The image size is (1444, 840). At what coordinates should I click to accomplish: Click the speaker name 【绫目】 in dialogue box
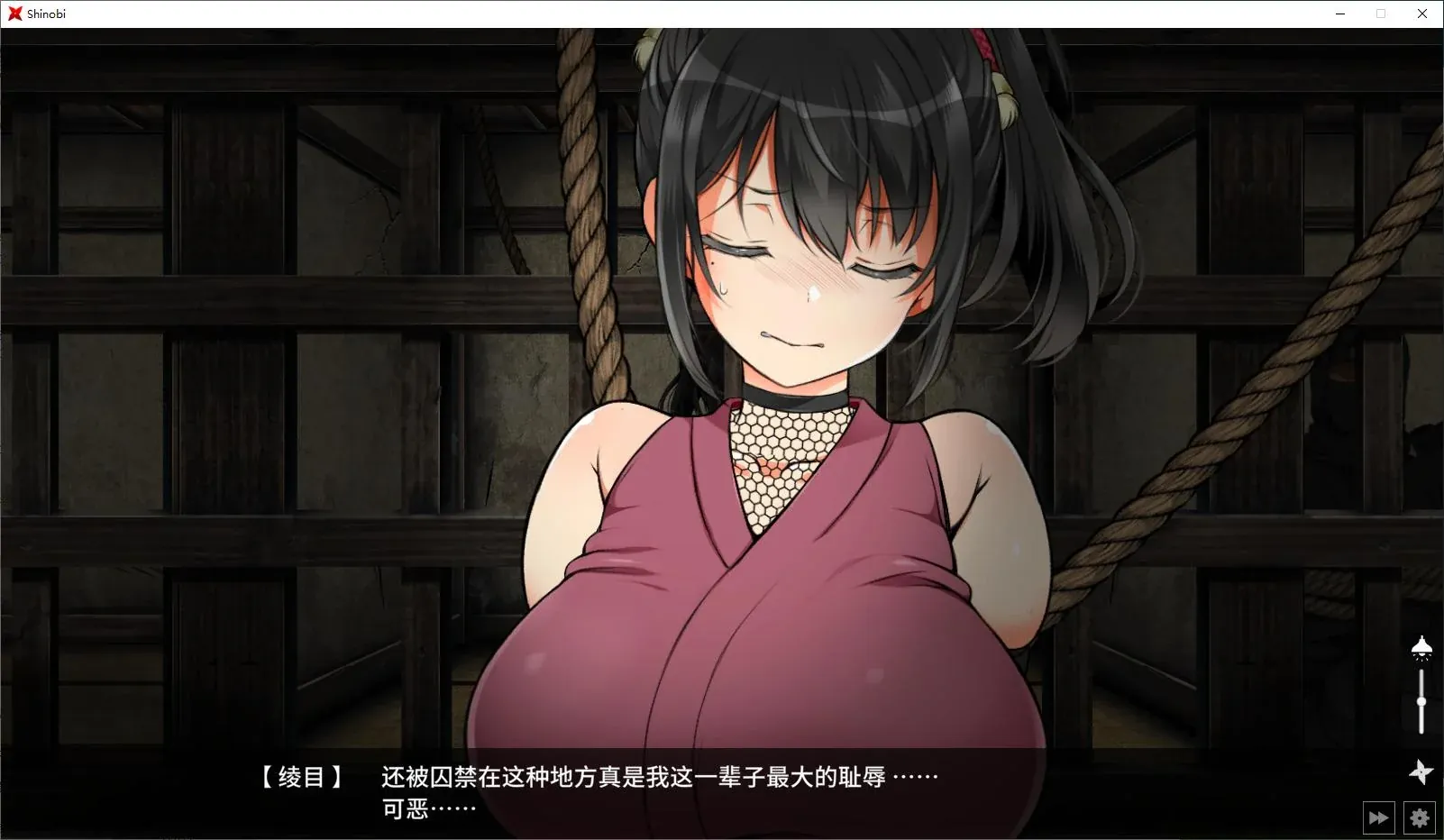[x=301, y=775]
